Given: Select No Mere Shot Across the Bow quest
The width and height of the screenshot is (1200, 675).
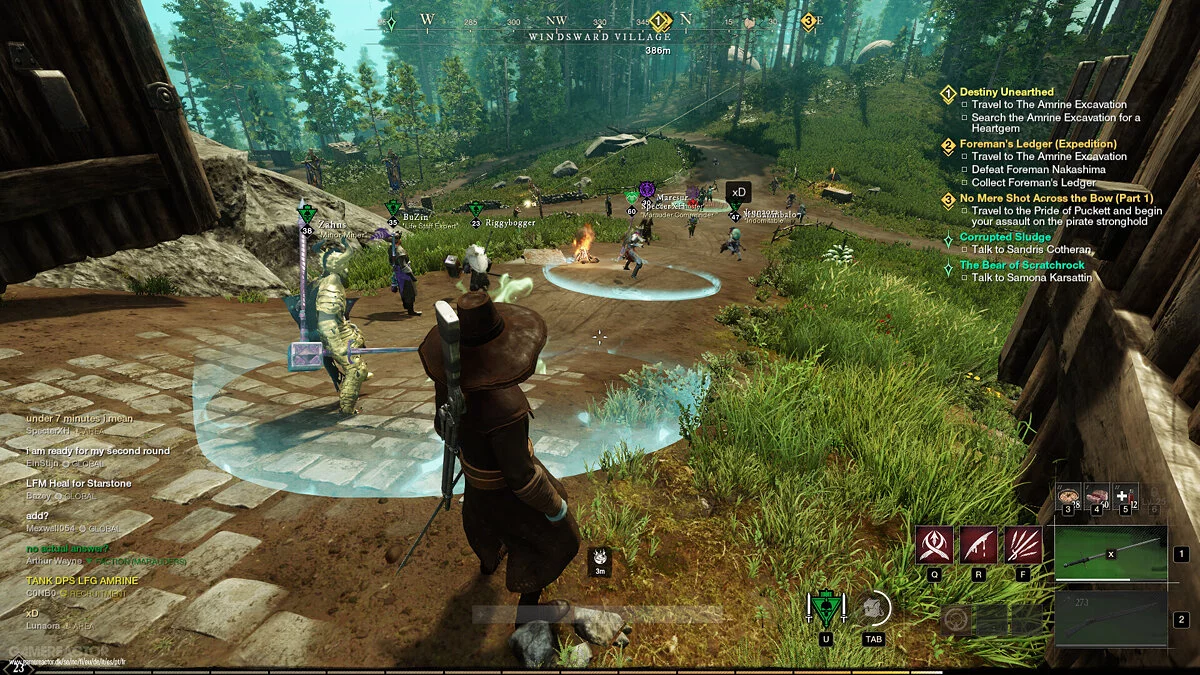Looking at the screenshot, I should tap(1056, 198).
